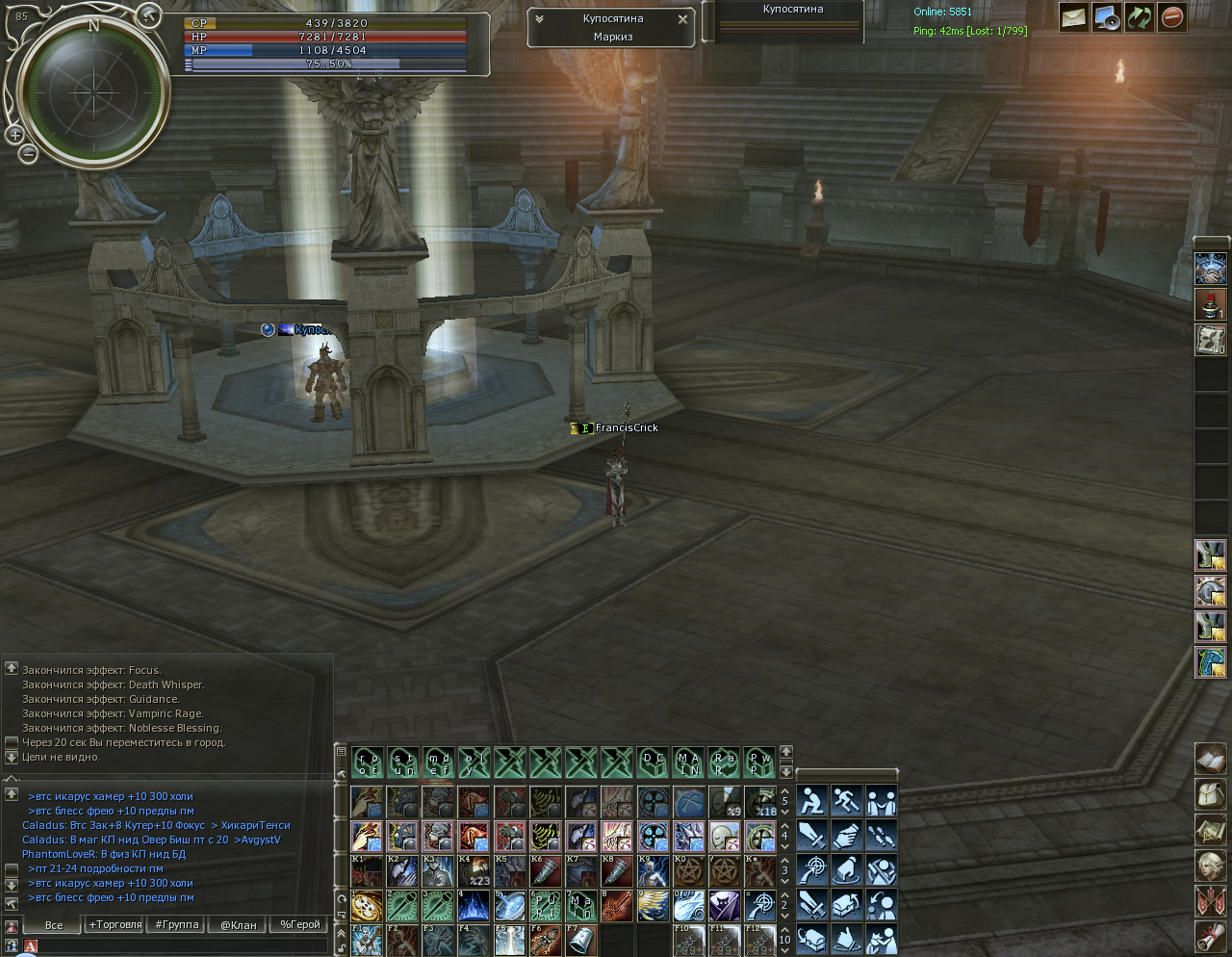1232x957 pixels.
Task: Click the circular compass minimap
Action: 93,93
